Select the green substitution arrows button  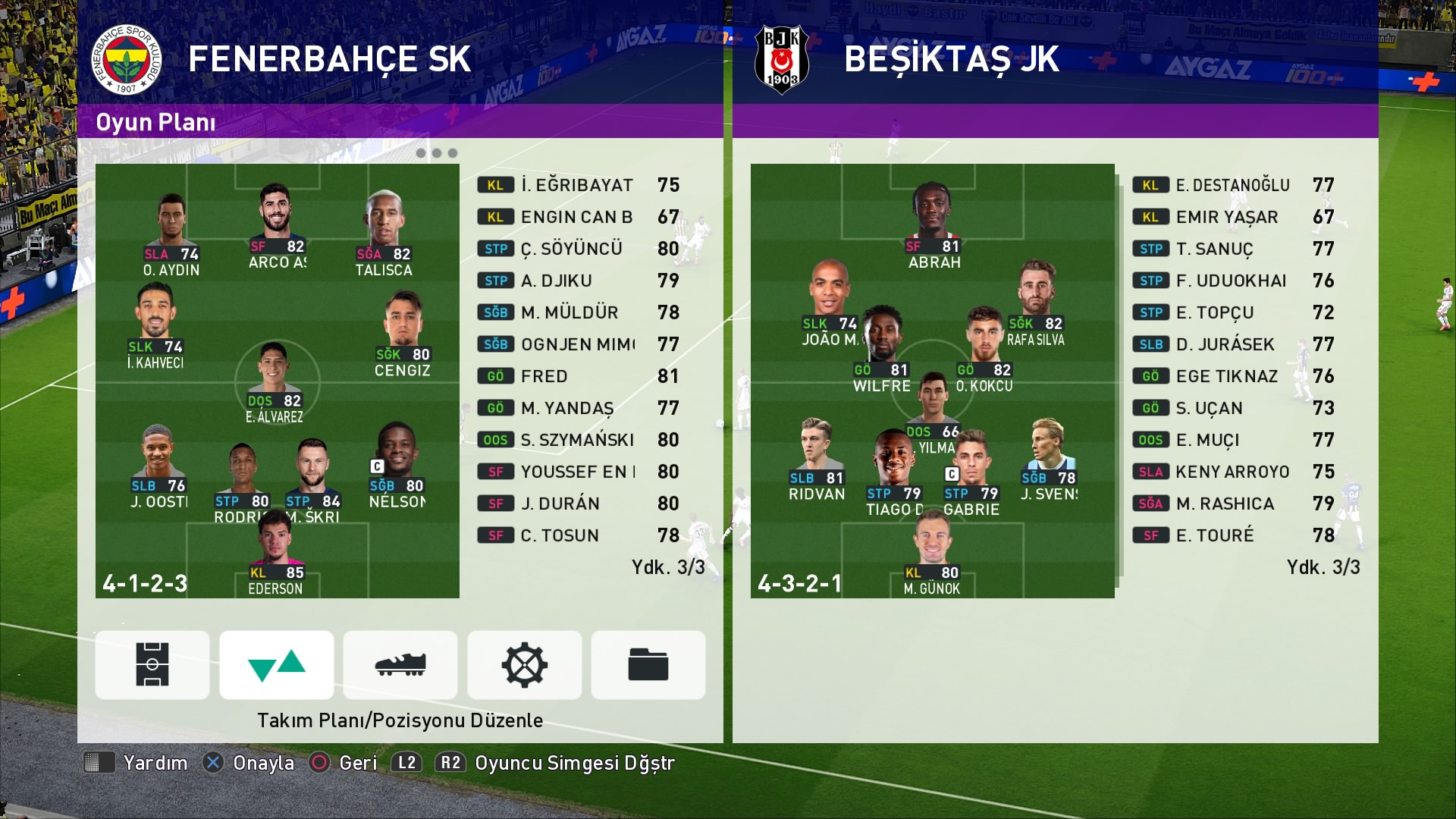click(277, 664)
